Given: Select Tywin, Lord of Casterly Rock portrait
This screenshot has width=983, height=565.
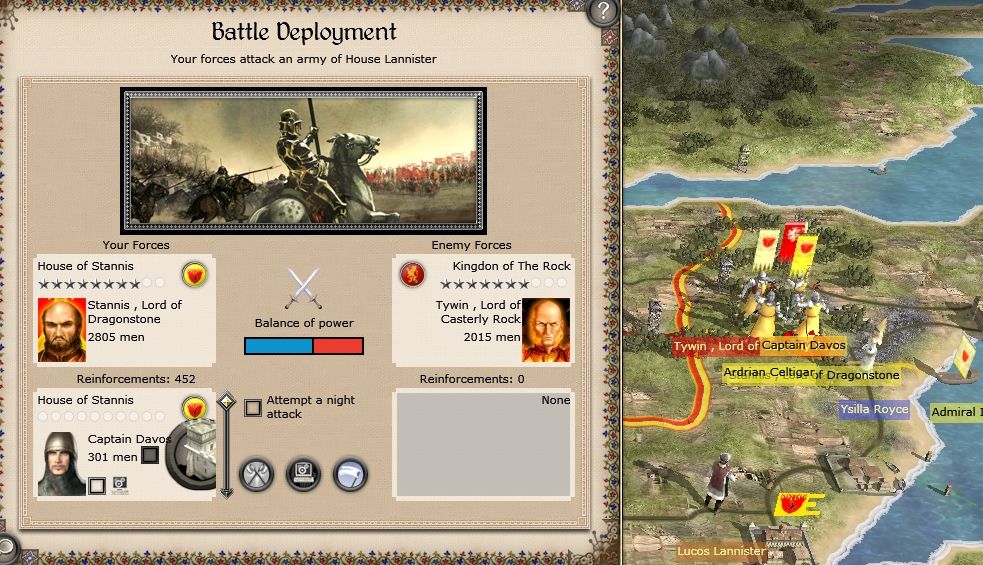Looking at the screenshot, I should [x=546, y=329].
